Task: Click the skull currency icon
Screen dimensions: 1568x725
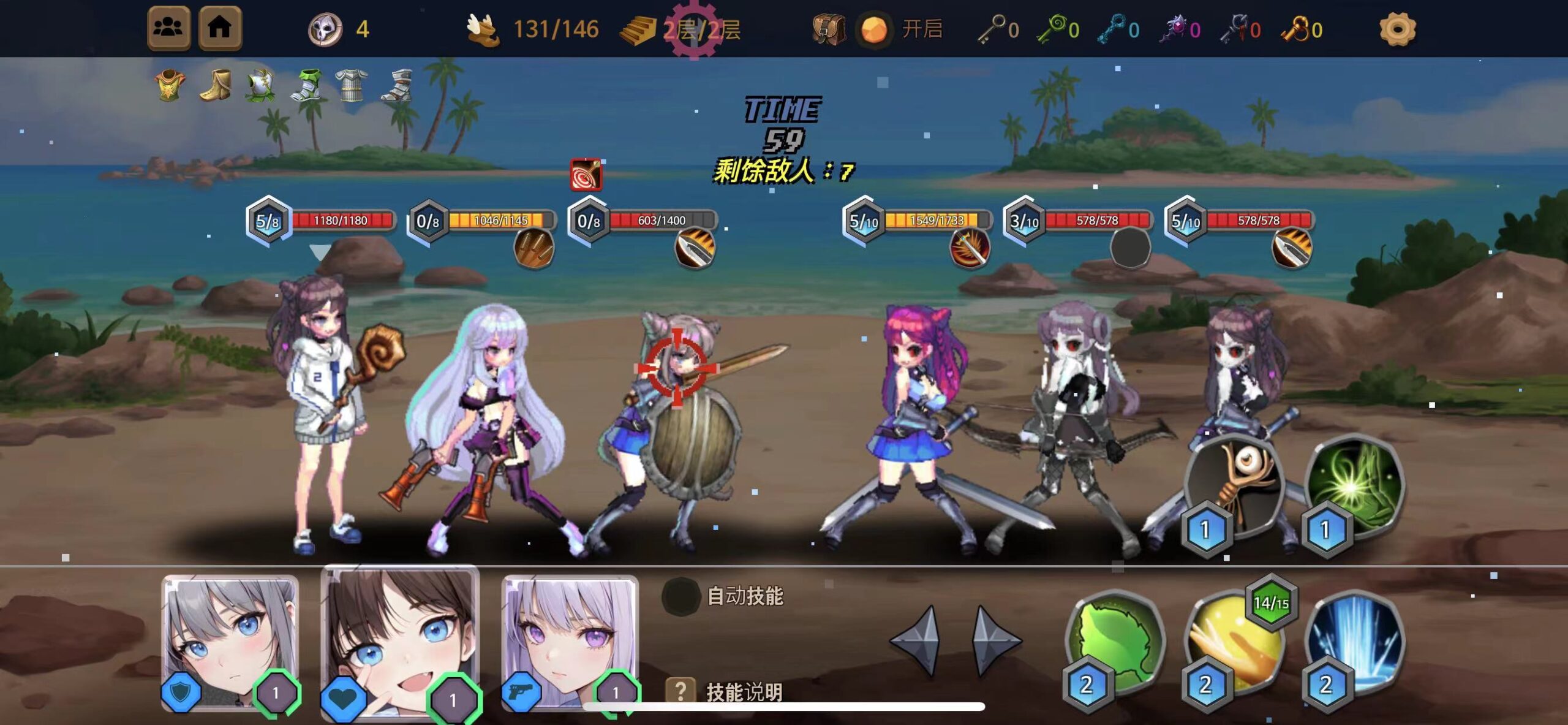Action: tap(326, 28)
